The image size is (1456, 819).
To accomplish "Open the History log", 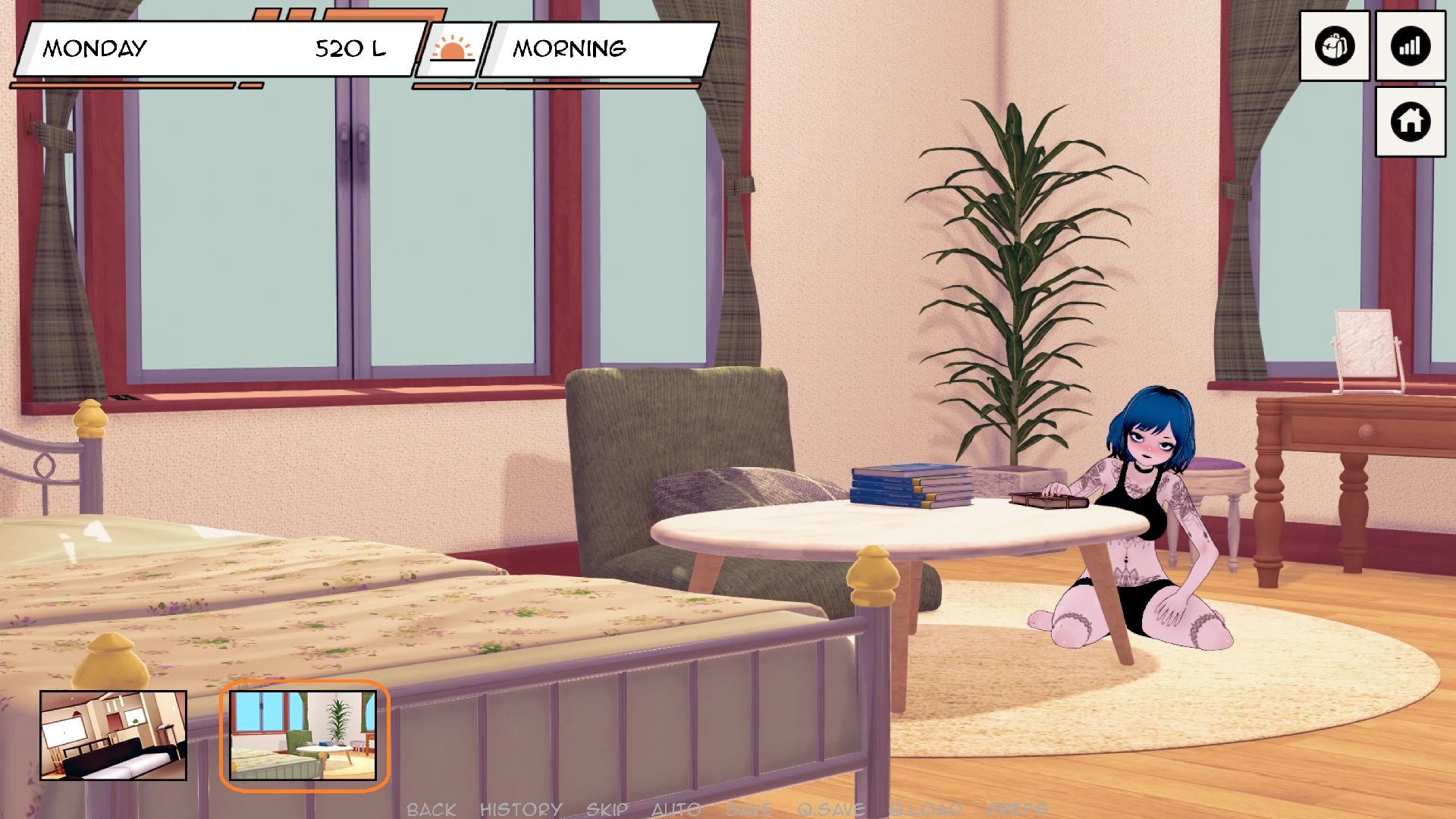I will (521, 809).
